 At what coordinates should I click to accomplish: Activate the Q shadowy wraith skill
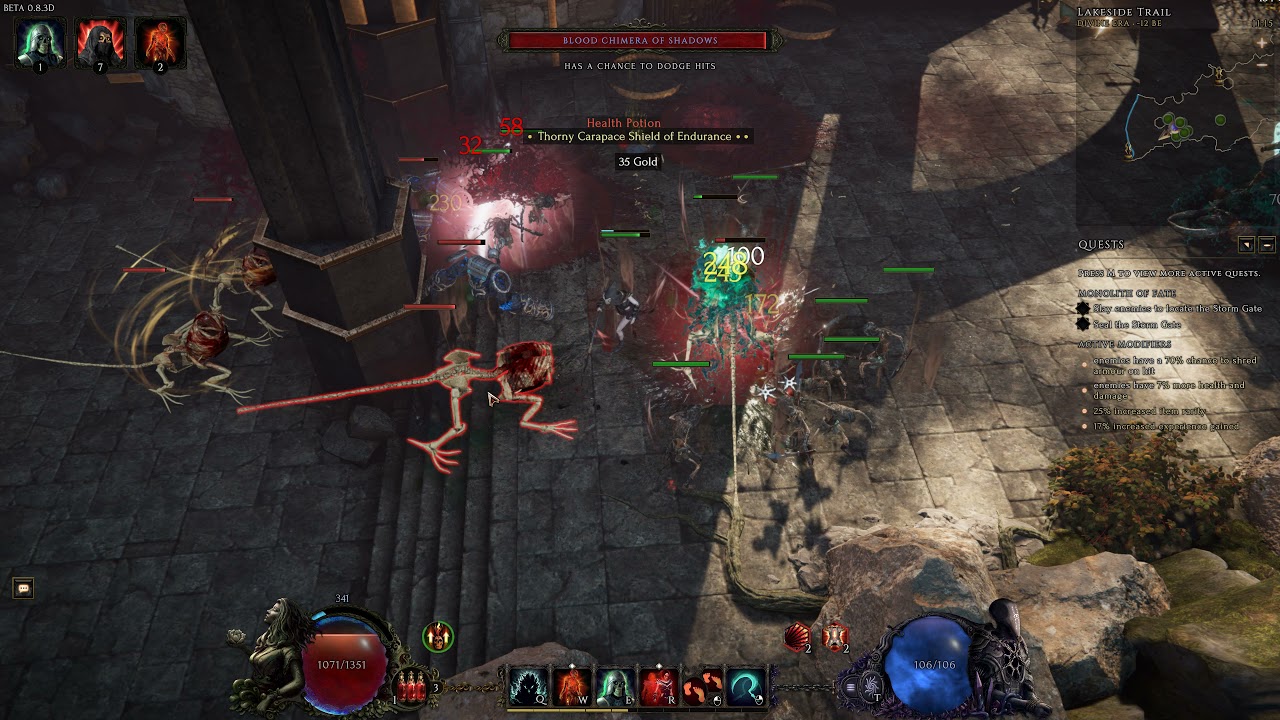527,686
